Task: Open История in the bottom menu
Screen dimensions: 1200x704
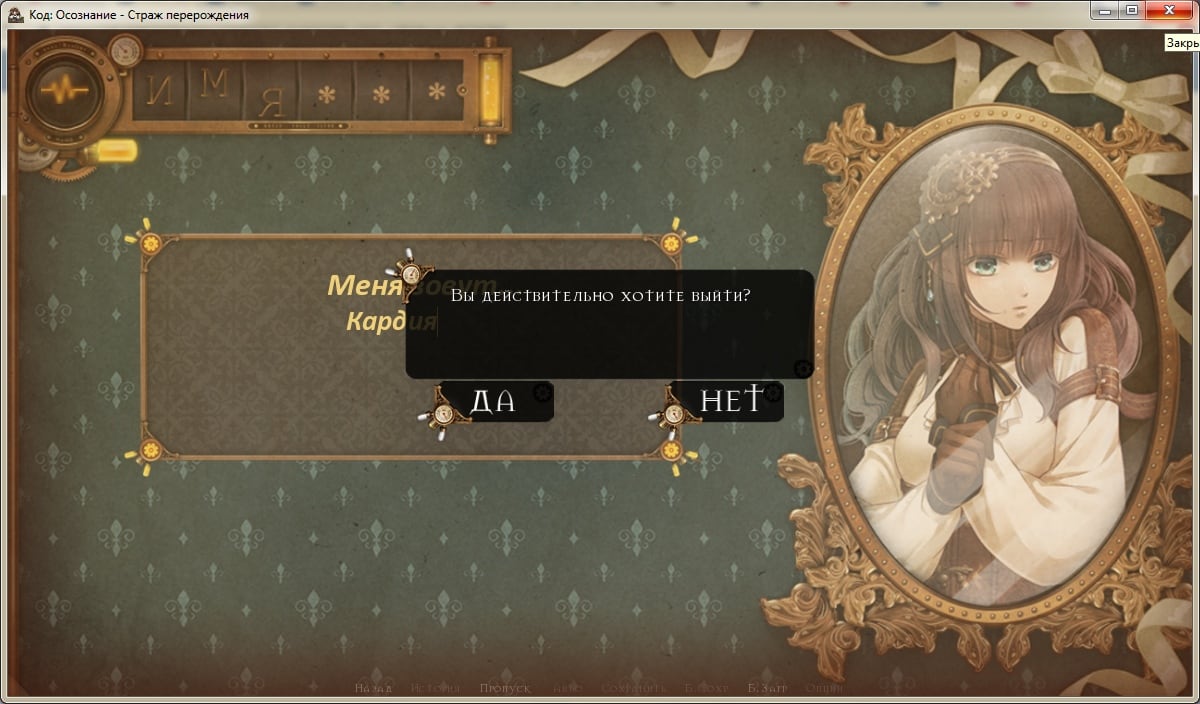Action: pos(435,689)
